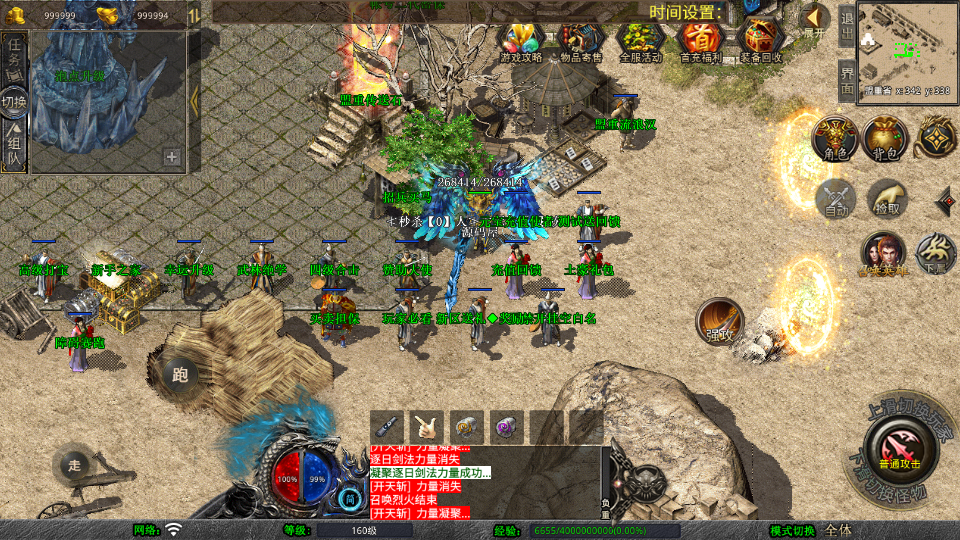Click the 展开 expand arrow button
The image size is (960, 540).
pyautogui.click(x=815, y=21)
